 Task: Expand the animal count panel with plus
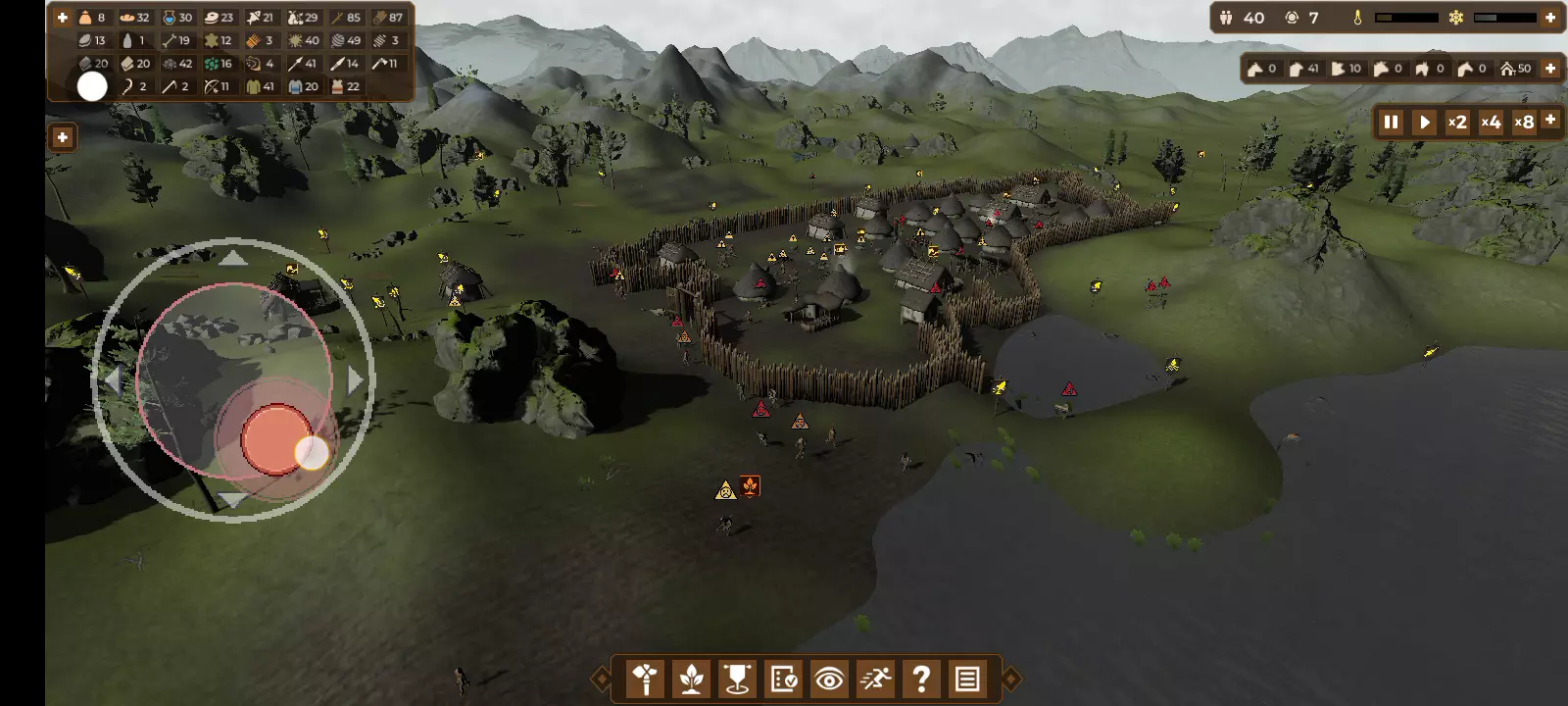(x=1550, y=69)
